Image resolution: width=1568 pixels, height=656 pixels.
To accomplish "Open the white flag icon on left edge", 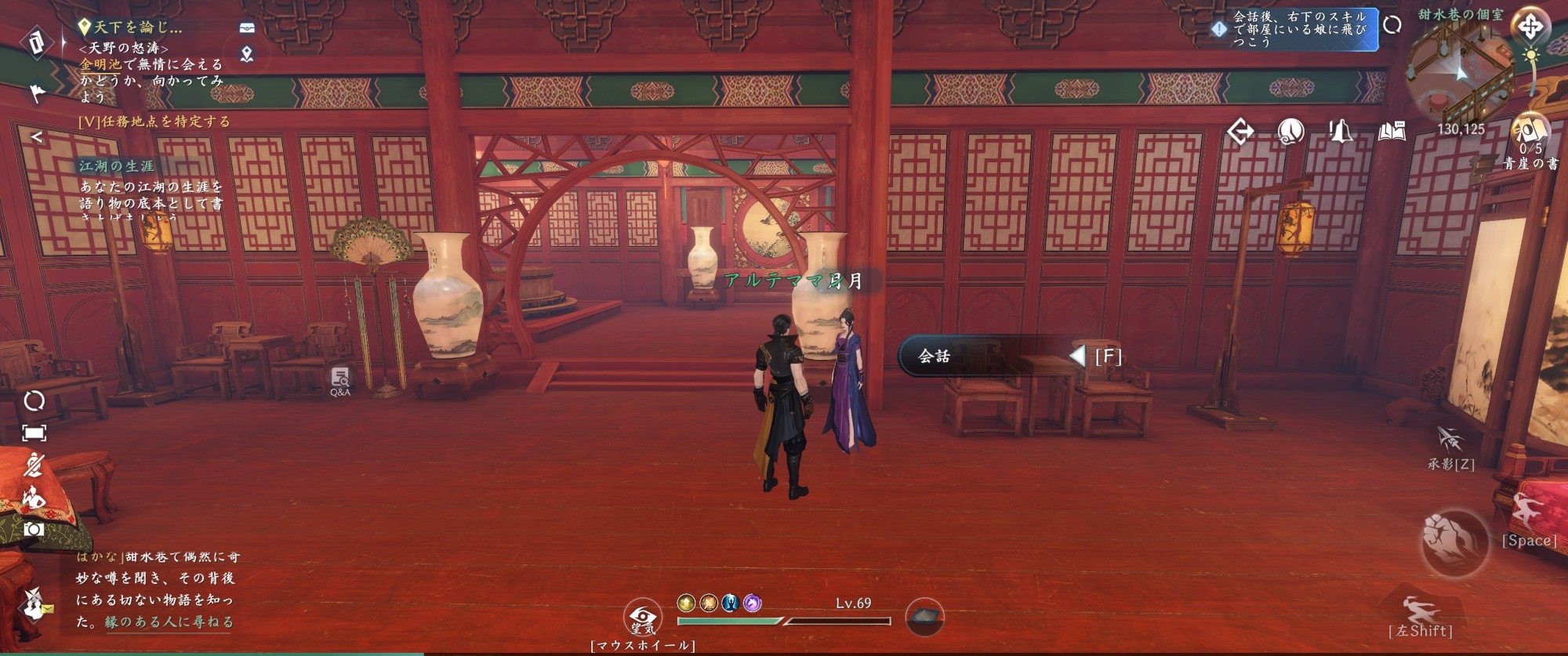I will point(37,93).
